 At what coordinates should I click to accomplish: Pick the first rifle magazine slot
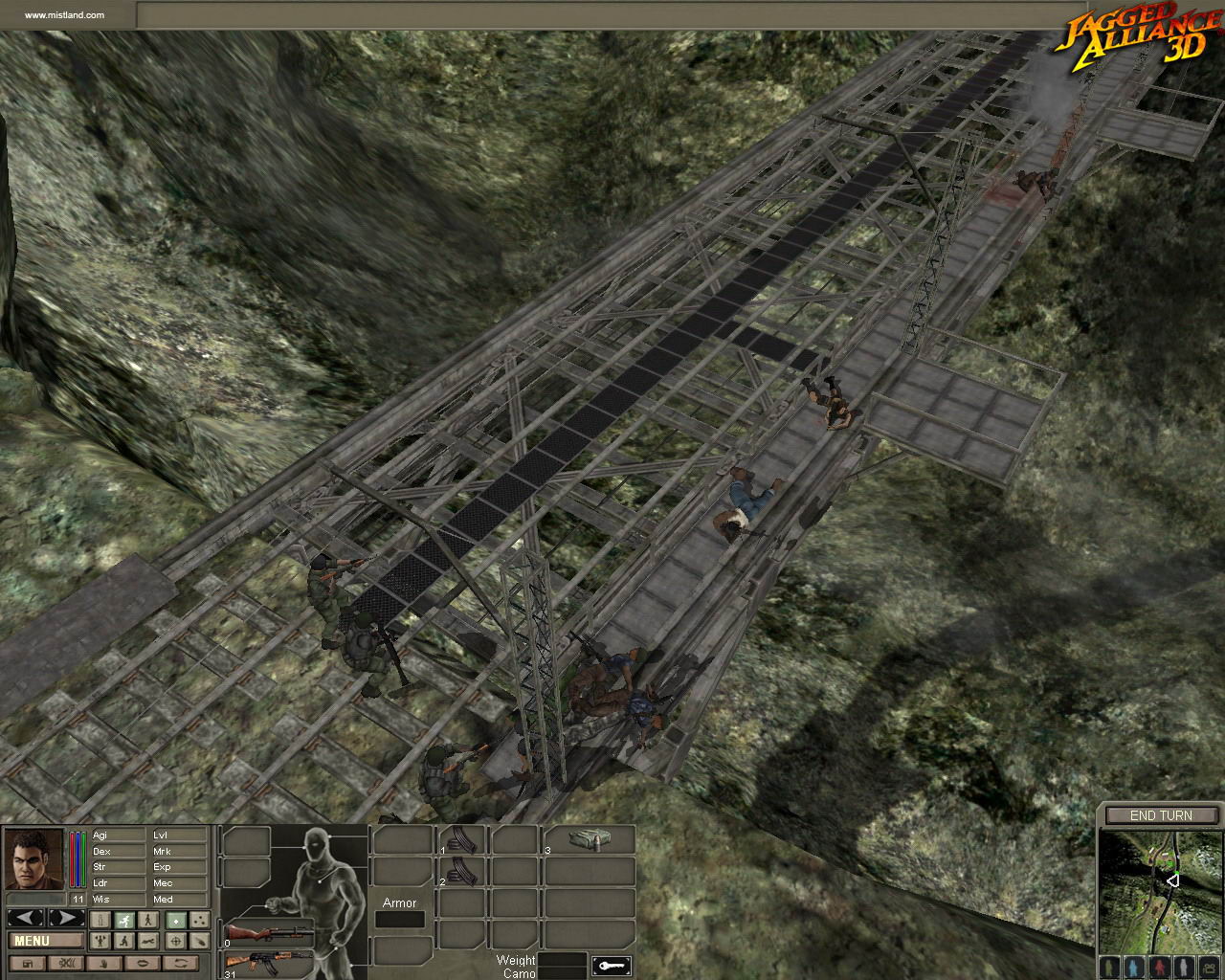pos(463,840)
